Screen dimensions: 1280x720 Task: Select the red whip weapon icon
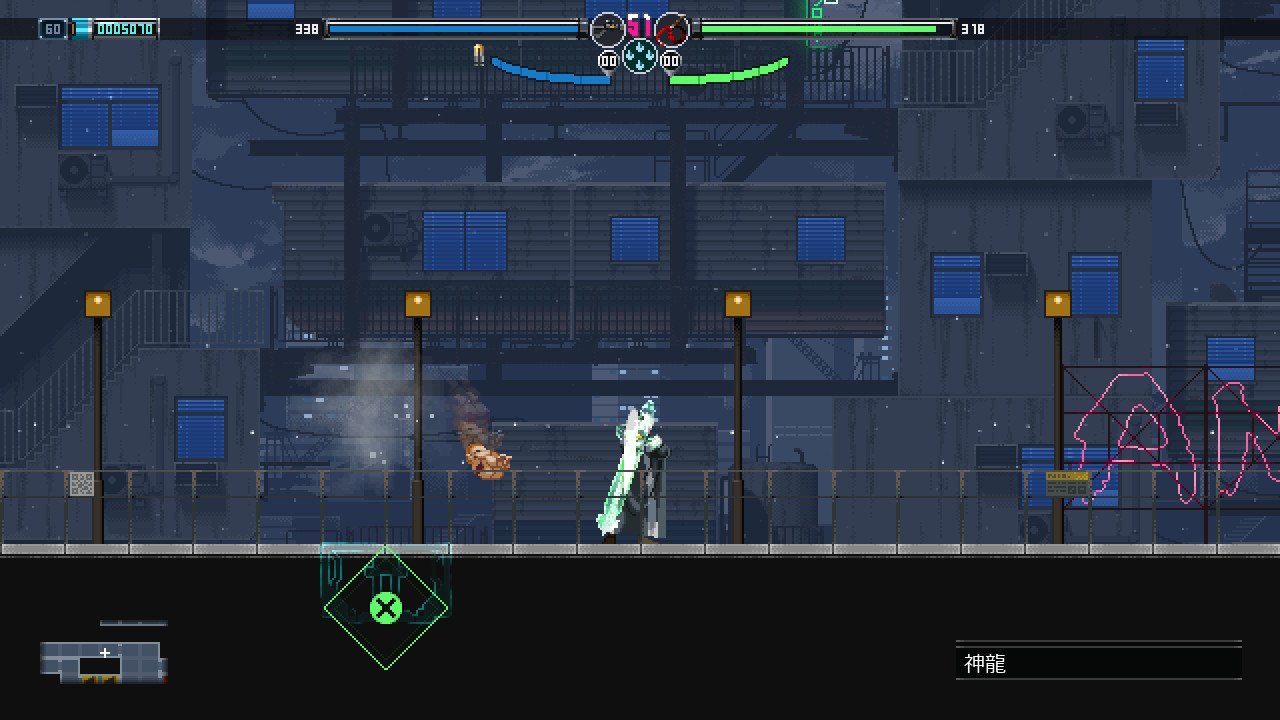click(x=672, y=30)
